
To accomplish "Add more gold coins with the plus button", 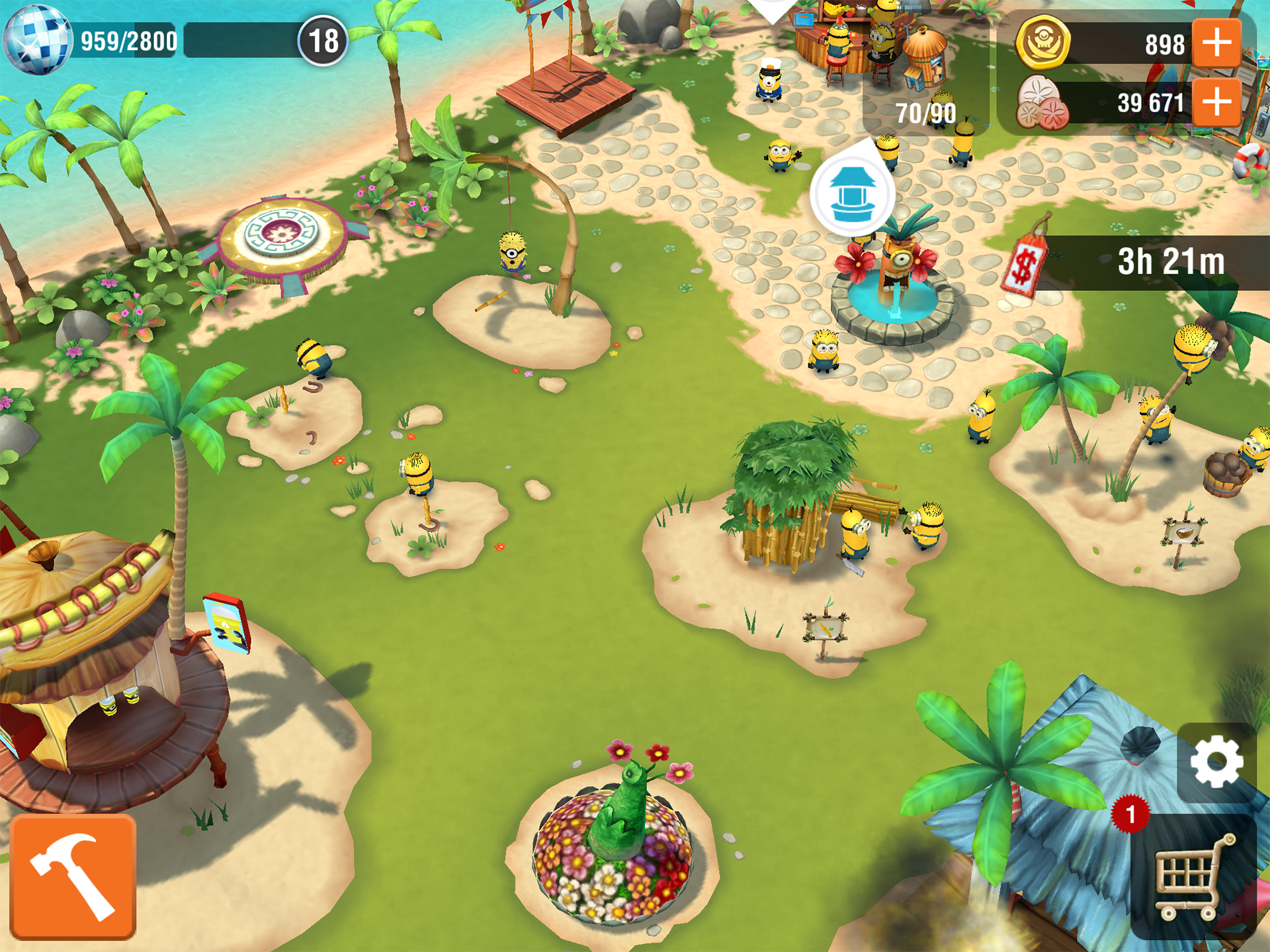I will (1216, 43).
